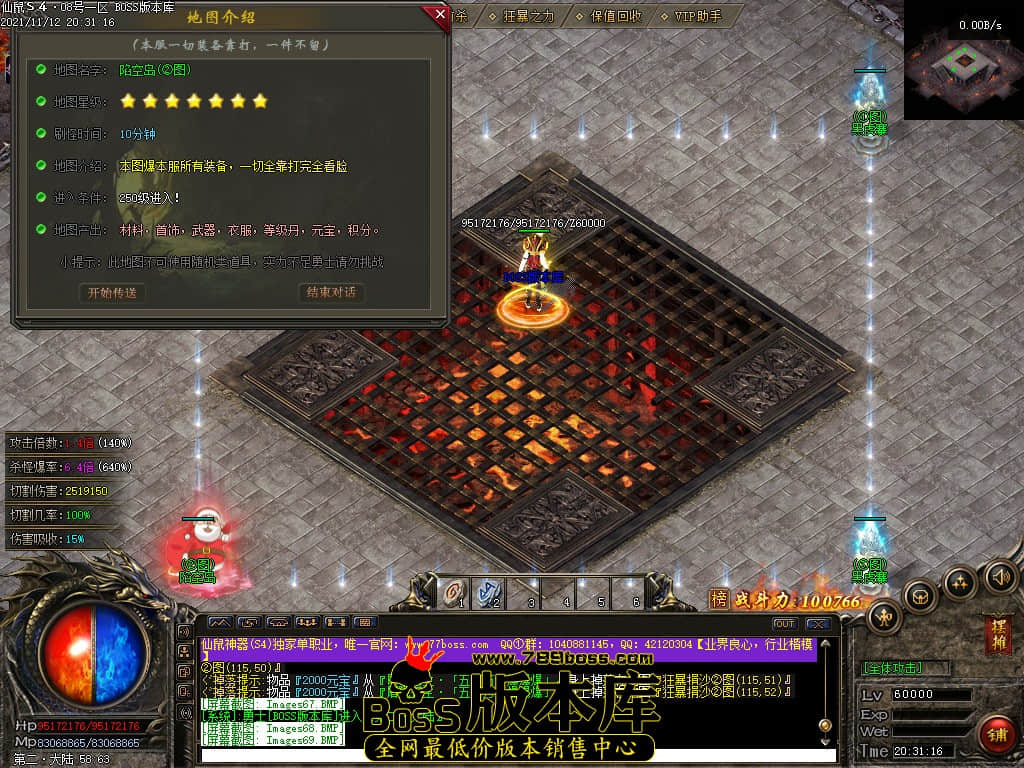Select the blue stone in hotbar slot 2
Viewport: 1024px width, 768px height.
tap(489, 592)
